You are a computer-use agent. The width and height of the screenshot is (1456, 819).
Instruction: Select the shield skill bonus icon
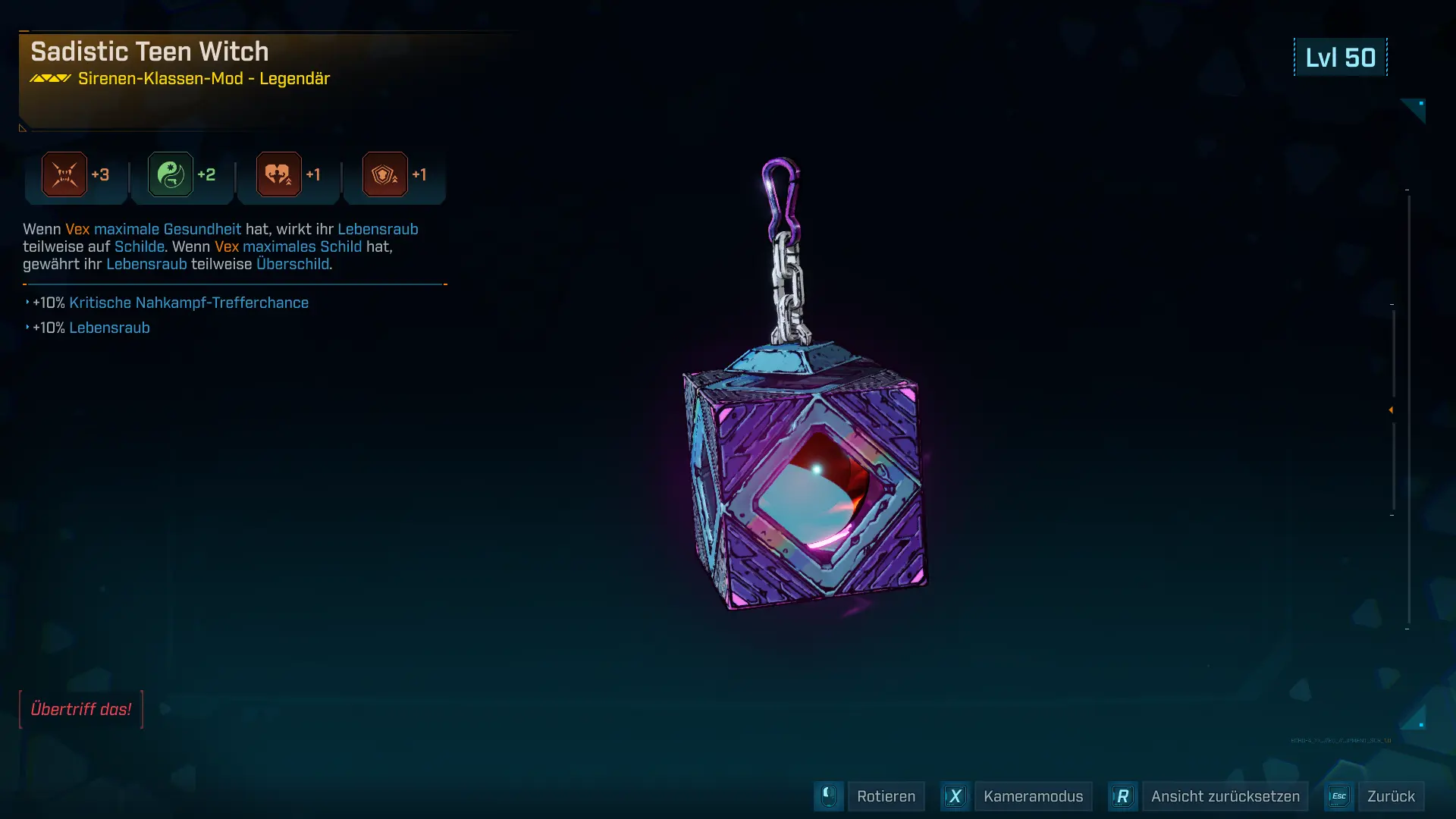(384, 174)
